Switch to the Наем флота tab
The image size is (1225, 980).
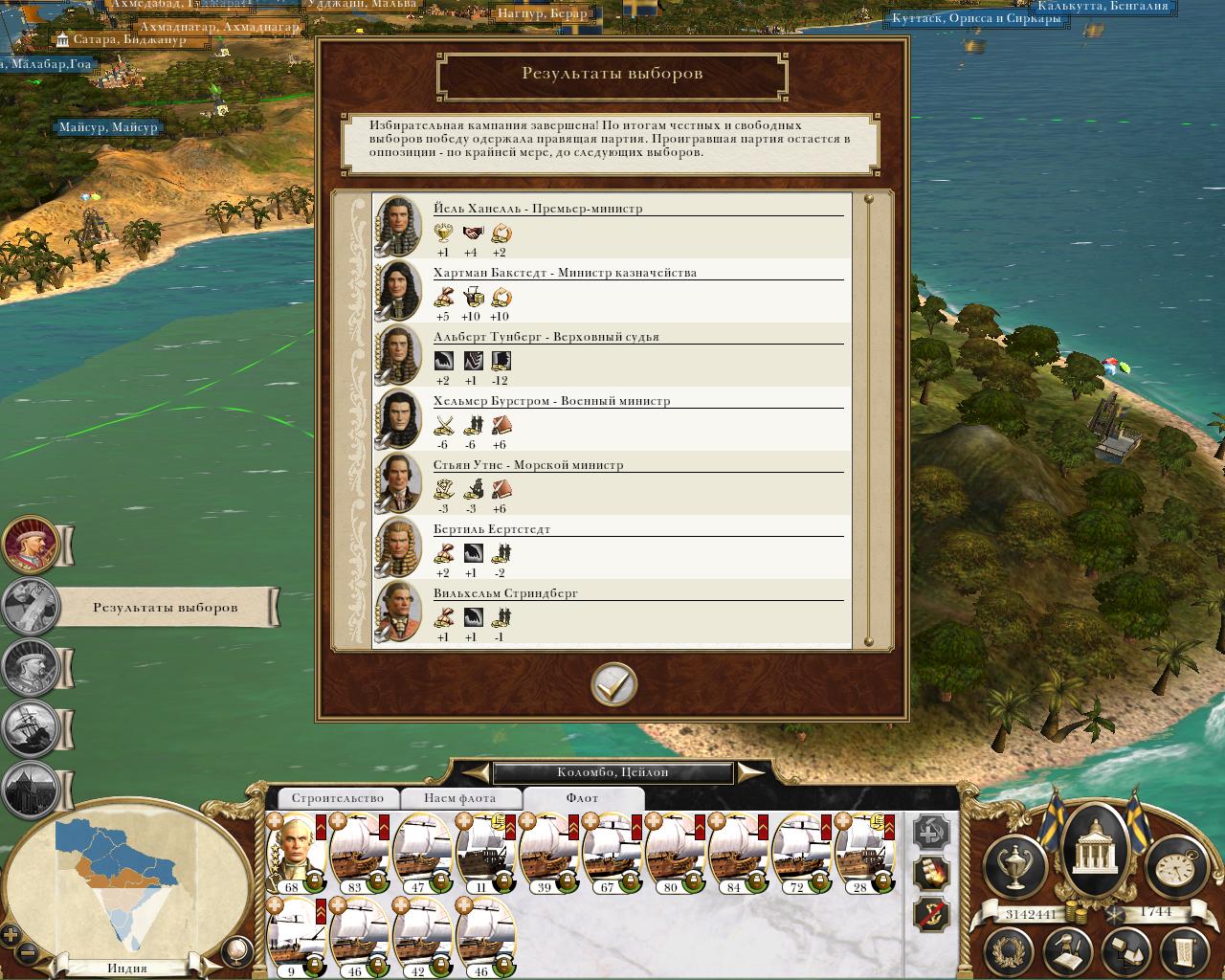coord(460,798)
